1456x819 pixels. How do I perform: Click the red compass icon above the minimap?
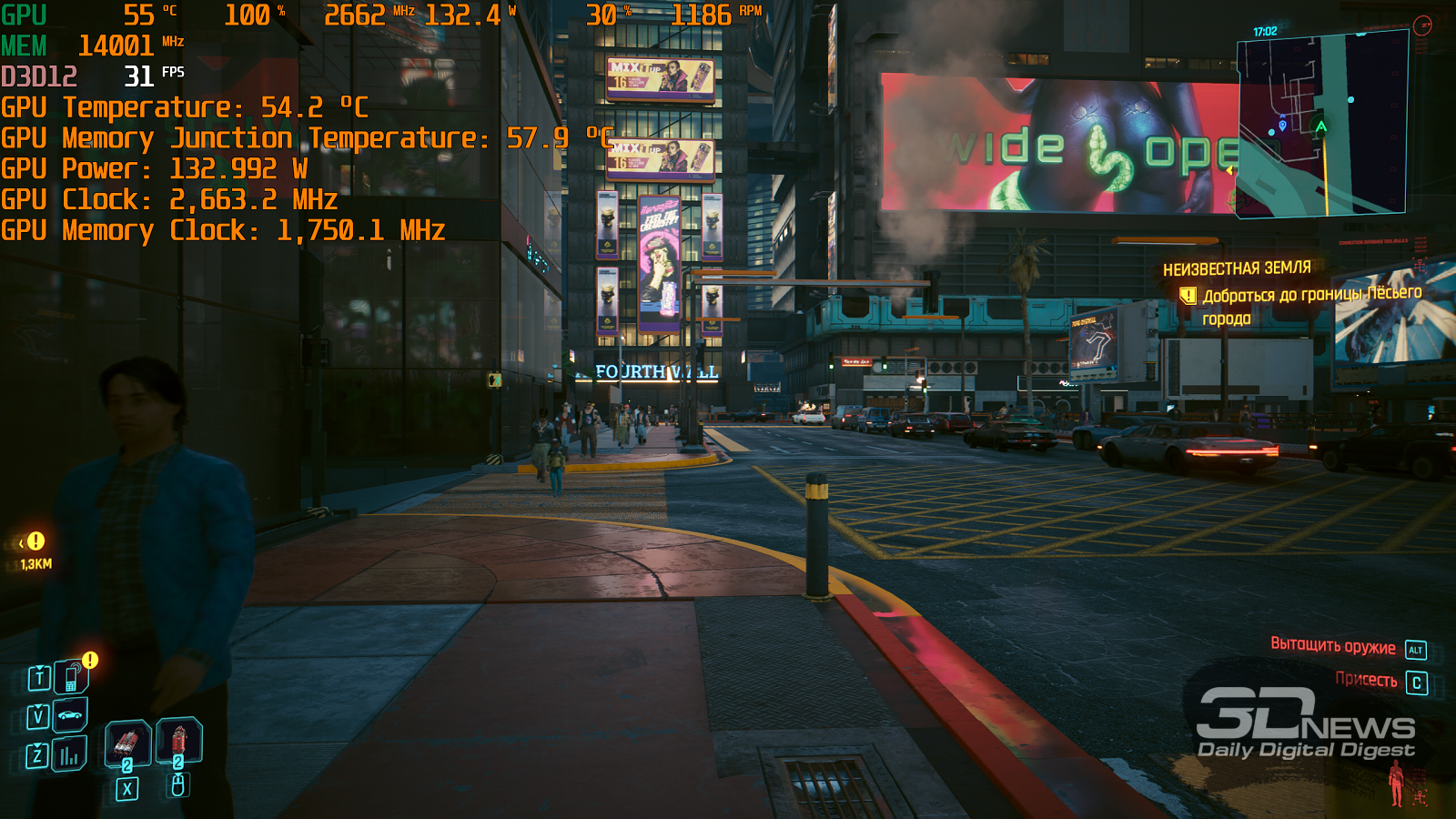tap(1422, 25)
